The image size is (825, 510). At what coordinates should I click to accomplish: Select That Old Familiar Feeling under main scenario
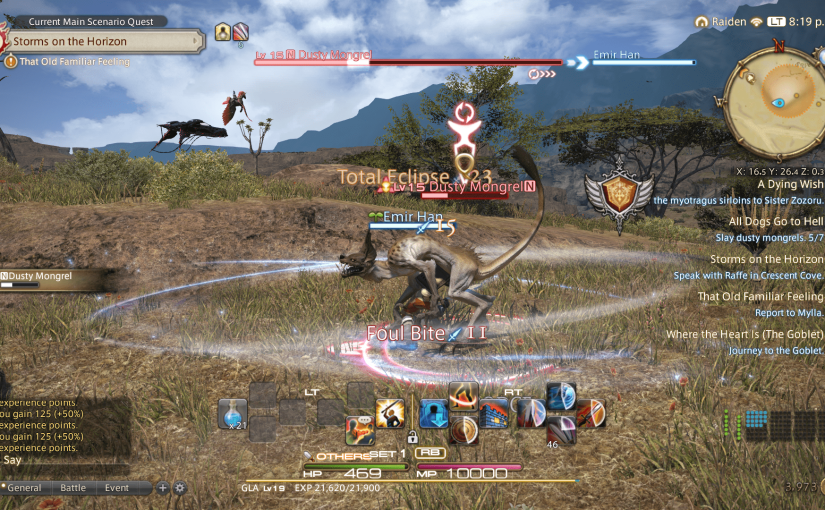click(x=73, y=62)
